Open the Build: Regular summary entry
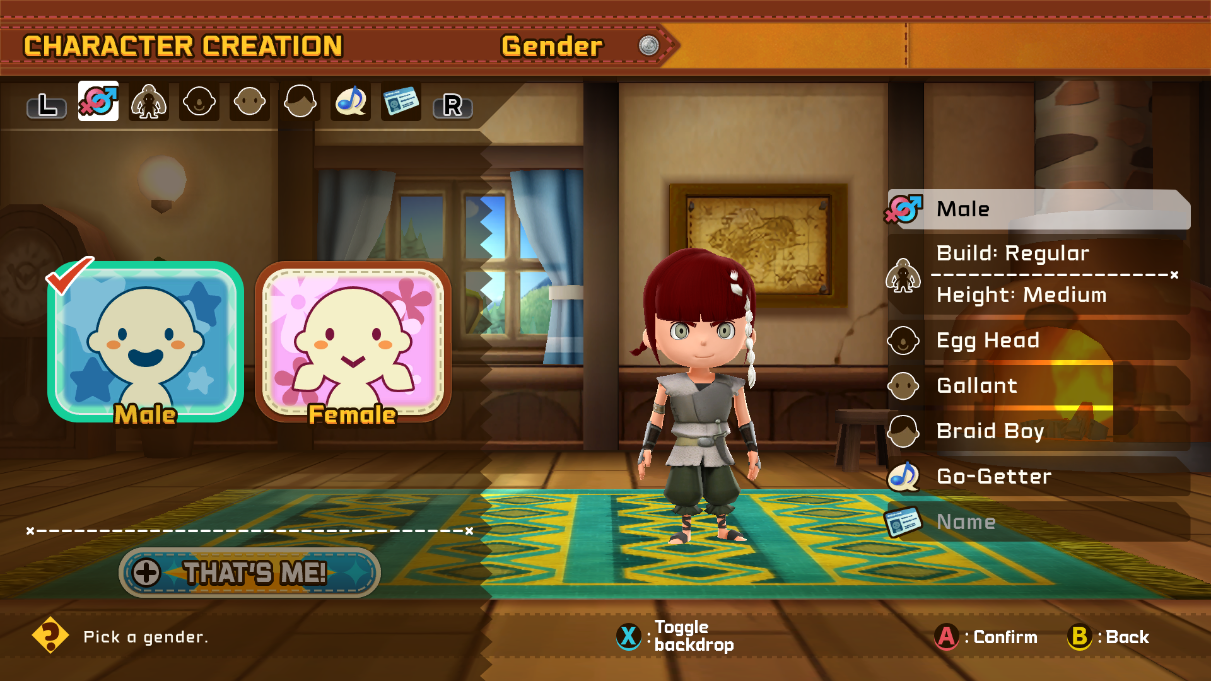This screenshot has width=1211, height=681. (x=1038, y=254)
